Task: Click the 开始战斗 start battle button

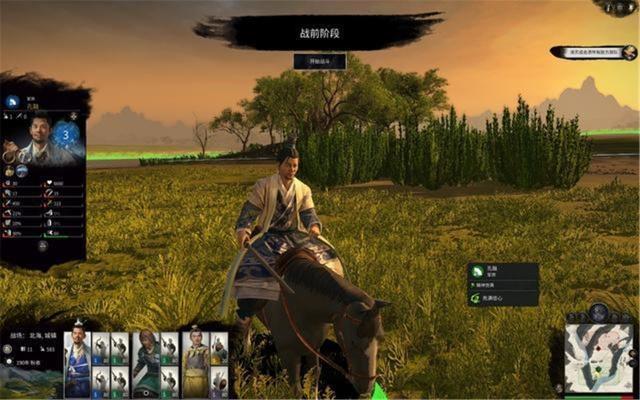Action: point(319,61)
